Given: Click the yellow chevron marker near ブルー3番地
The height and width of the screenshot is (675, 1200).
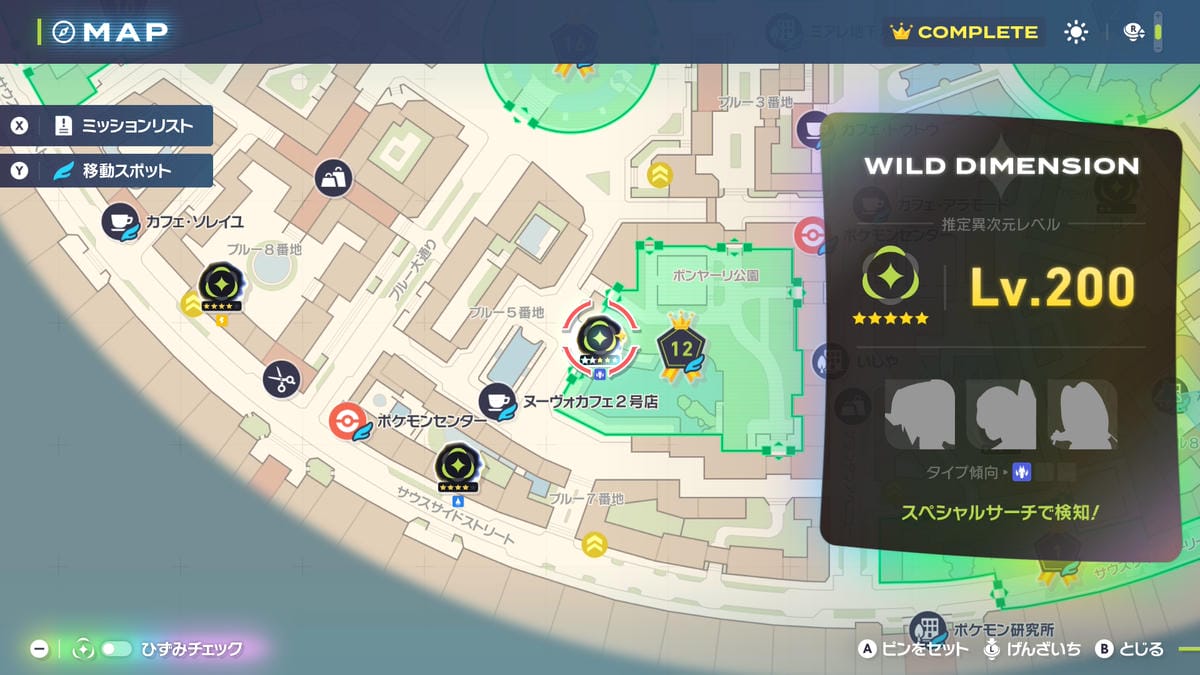Looking at the screenshot, I should click(x=659, y=175).
